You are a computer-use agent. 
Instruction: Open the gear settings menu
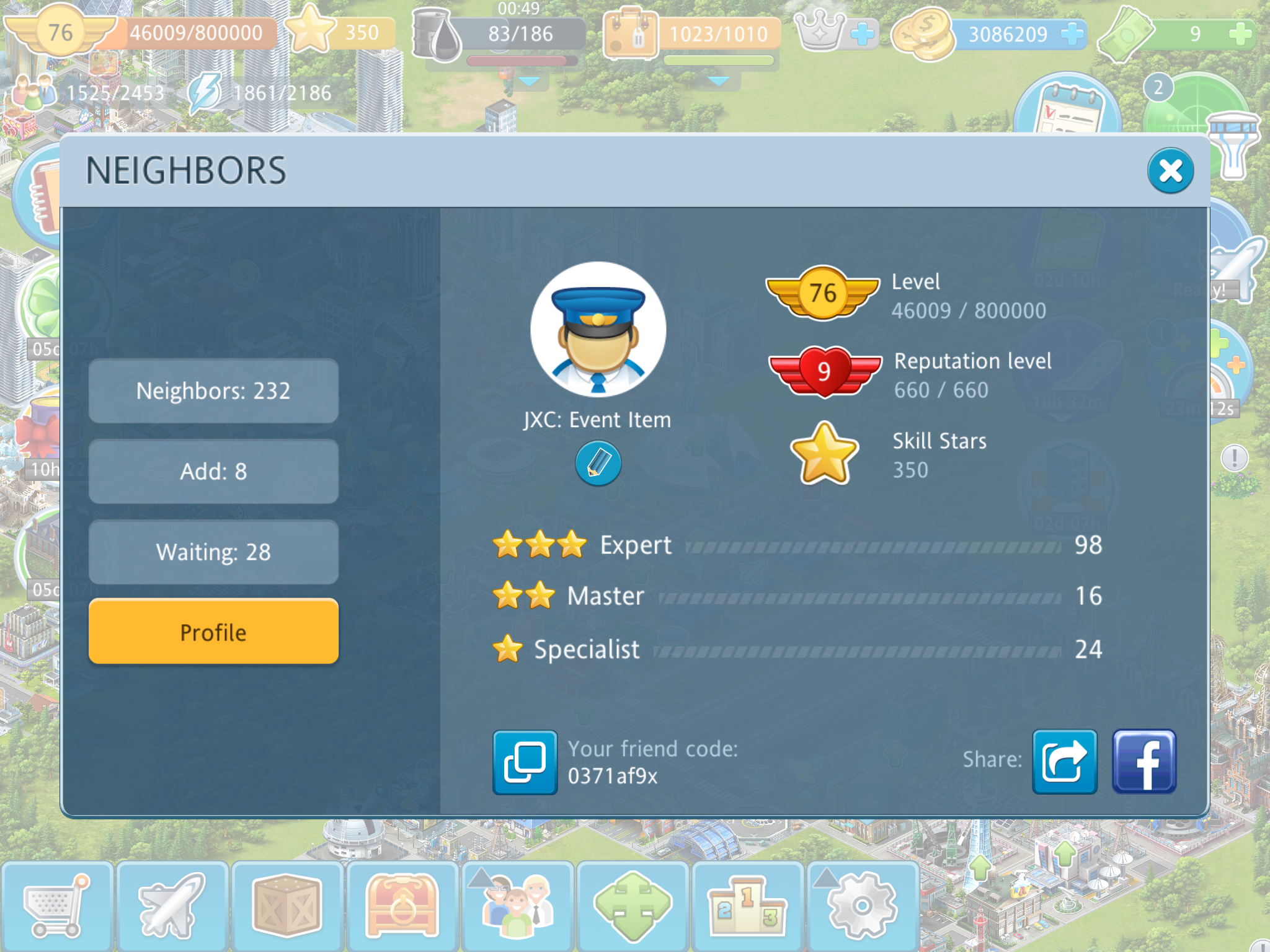pos(862,906)
